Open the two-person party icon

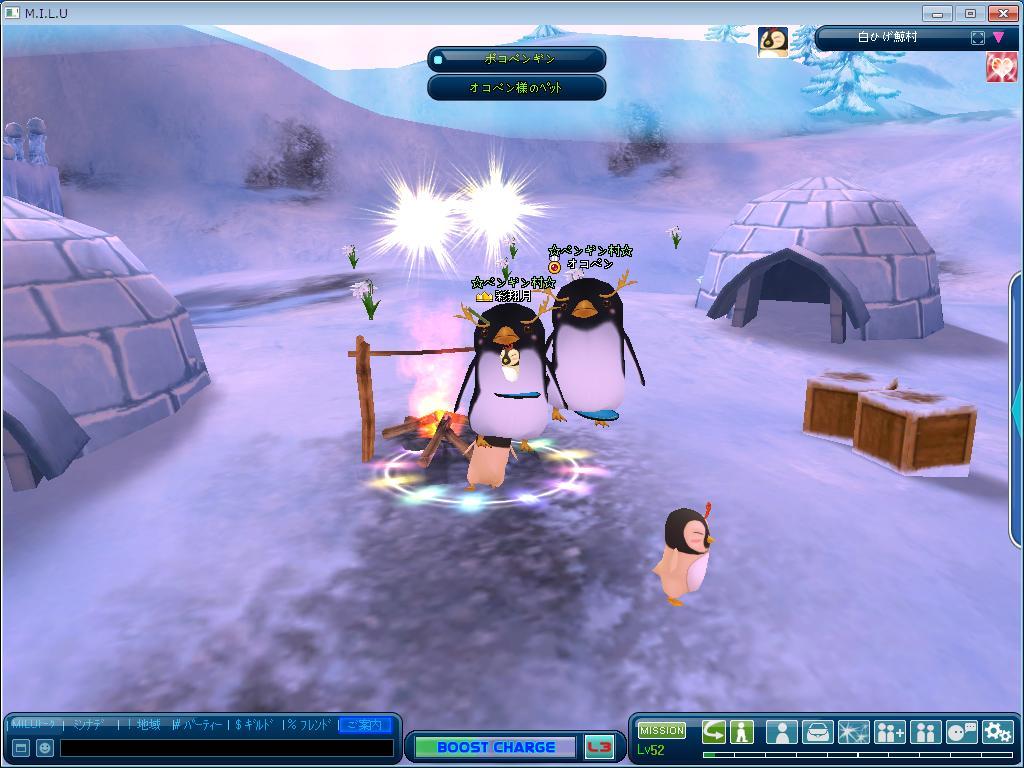pos(925,732)
